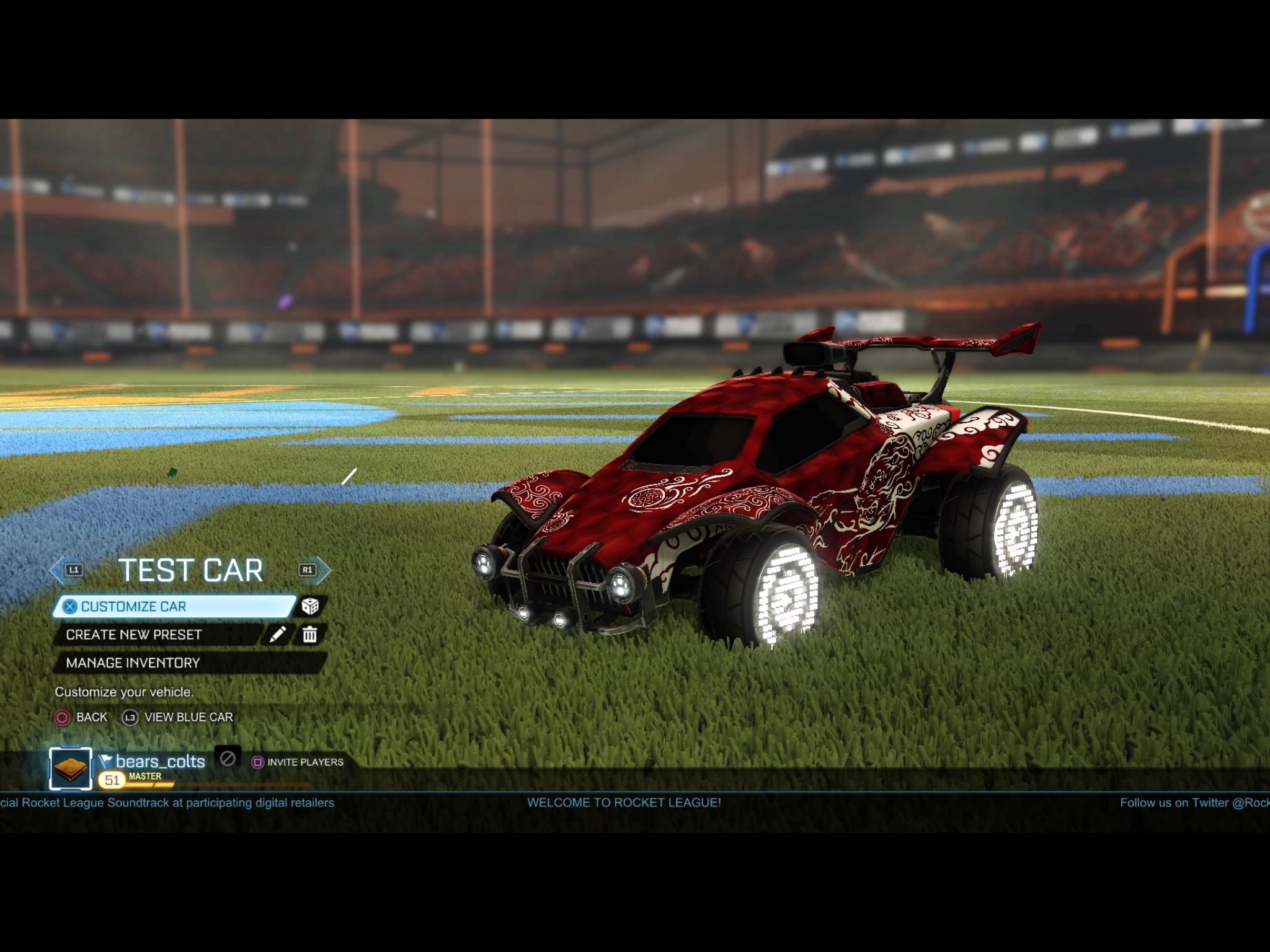Click the left navigation arrow beside TEST CAR
Image resolution: width=1270 pixels, height=952 pixels.
point(56,569)
